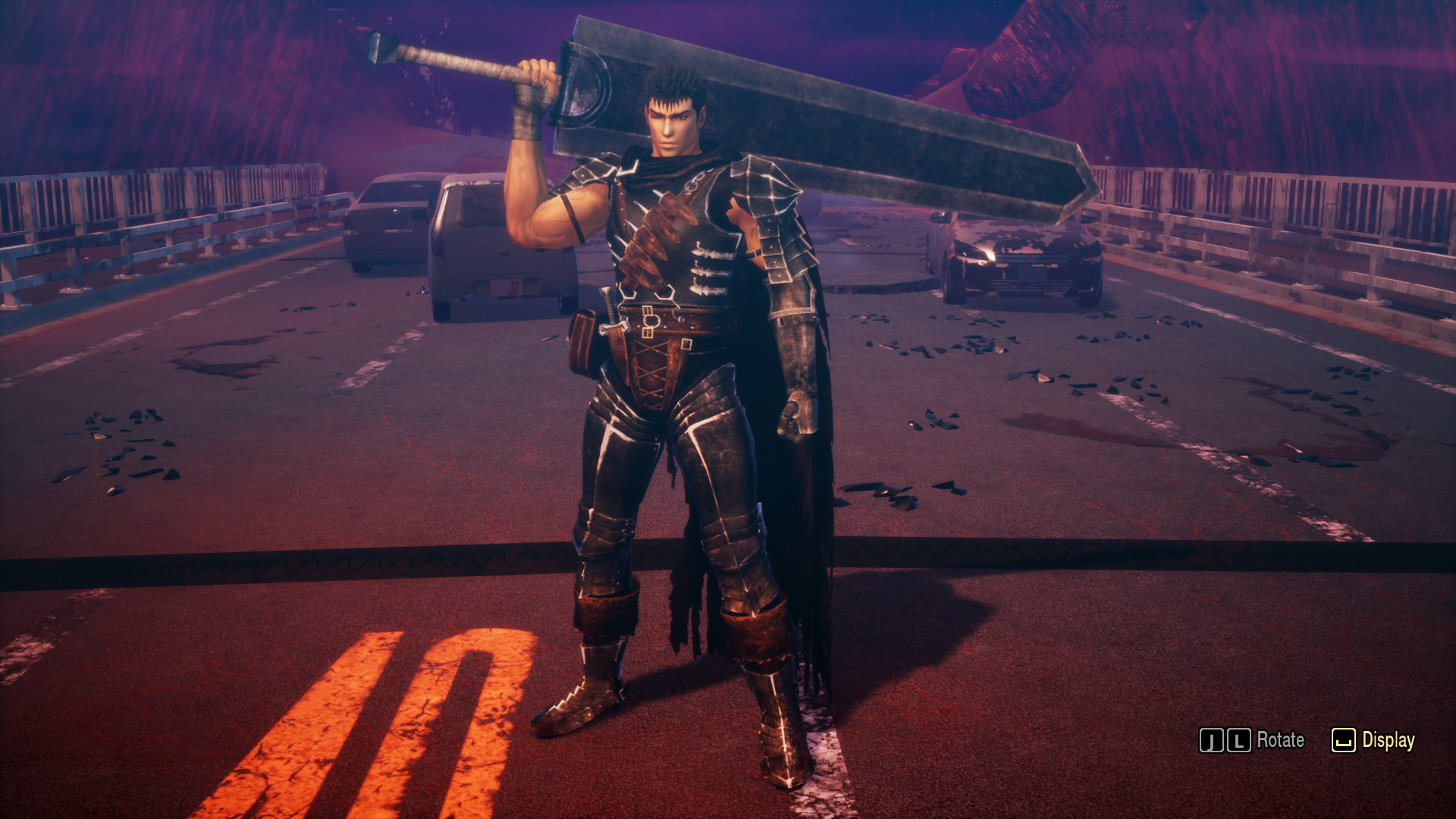Click the J key prompt icon
This screenshot has height=819, width=1456.
coord(1211,739)
